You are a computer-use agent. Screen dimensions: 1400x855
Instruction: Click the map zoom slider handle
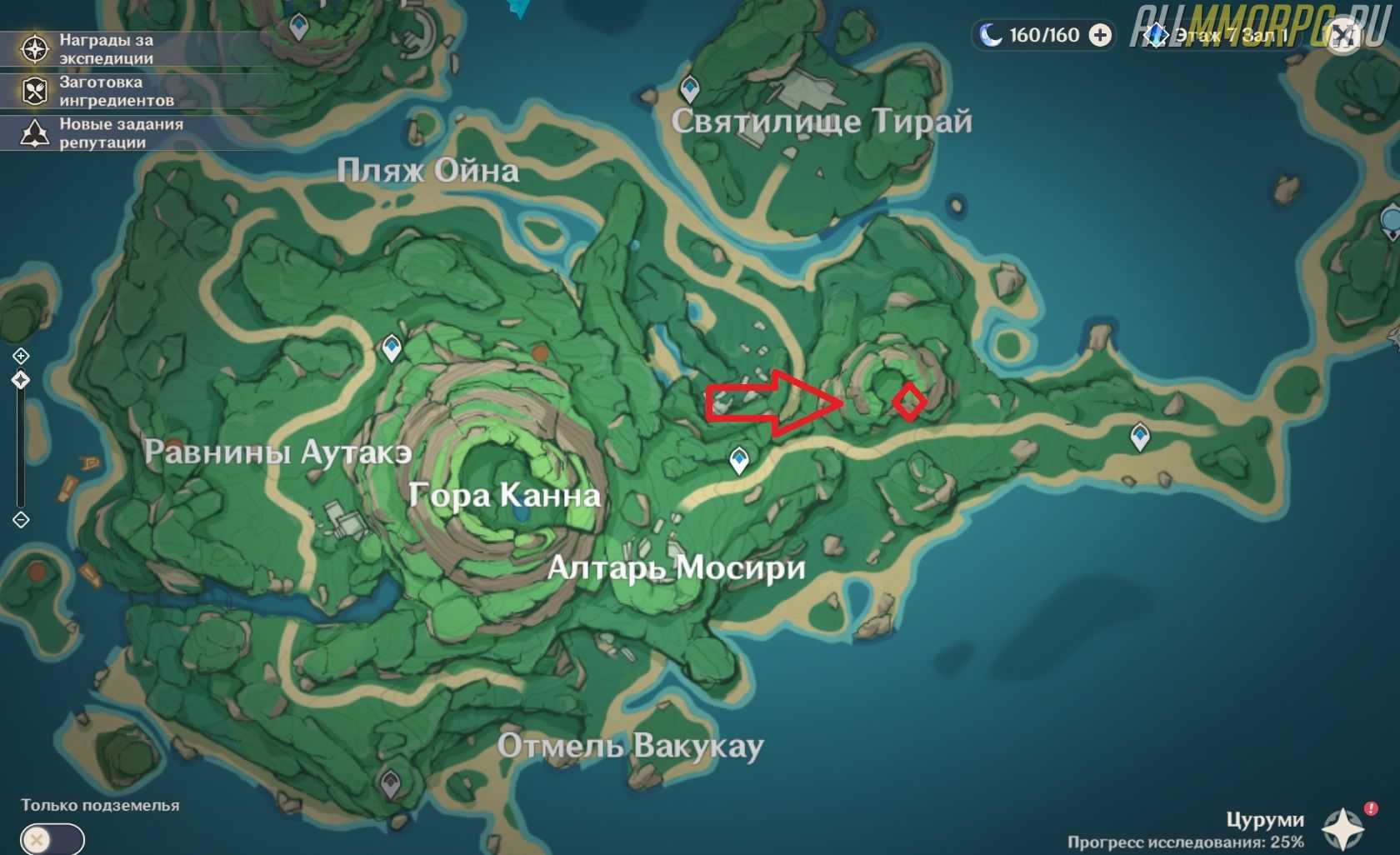pos(21,380)
